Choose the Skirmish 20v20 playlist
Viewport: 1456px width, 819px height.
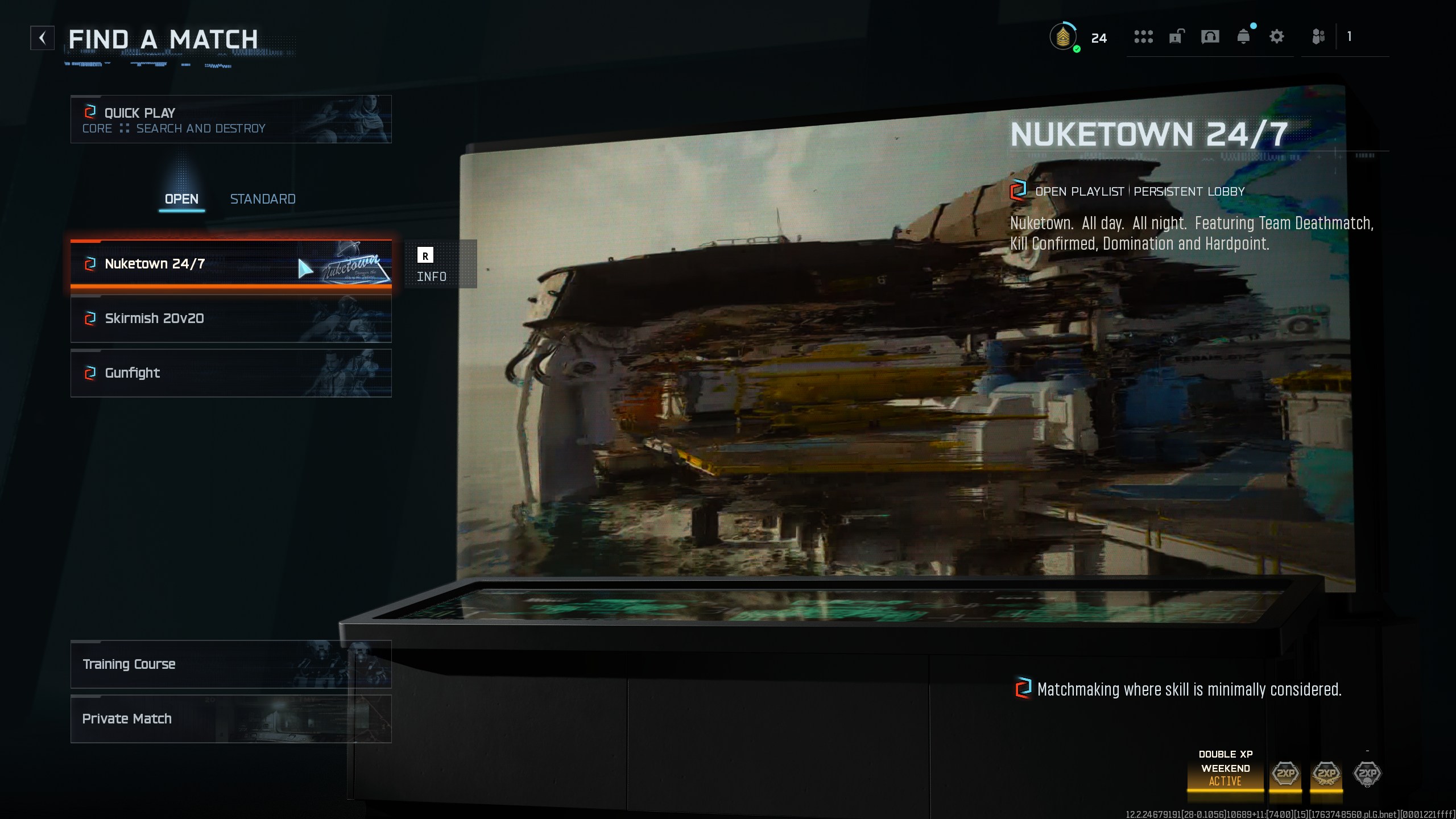230,318
